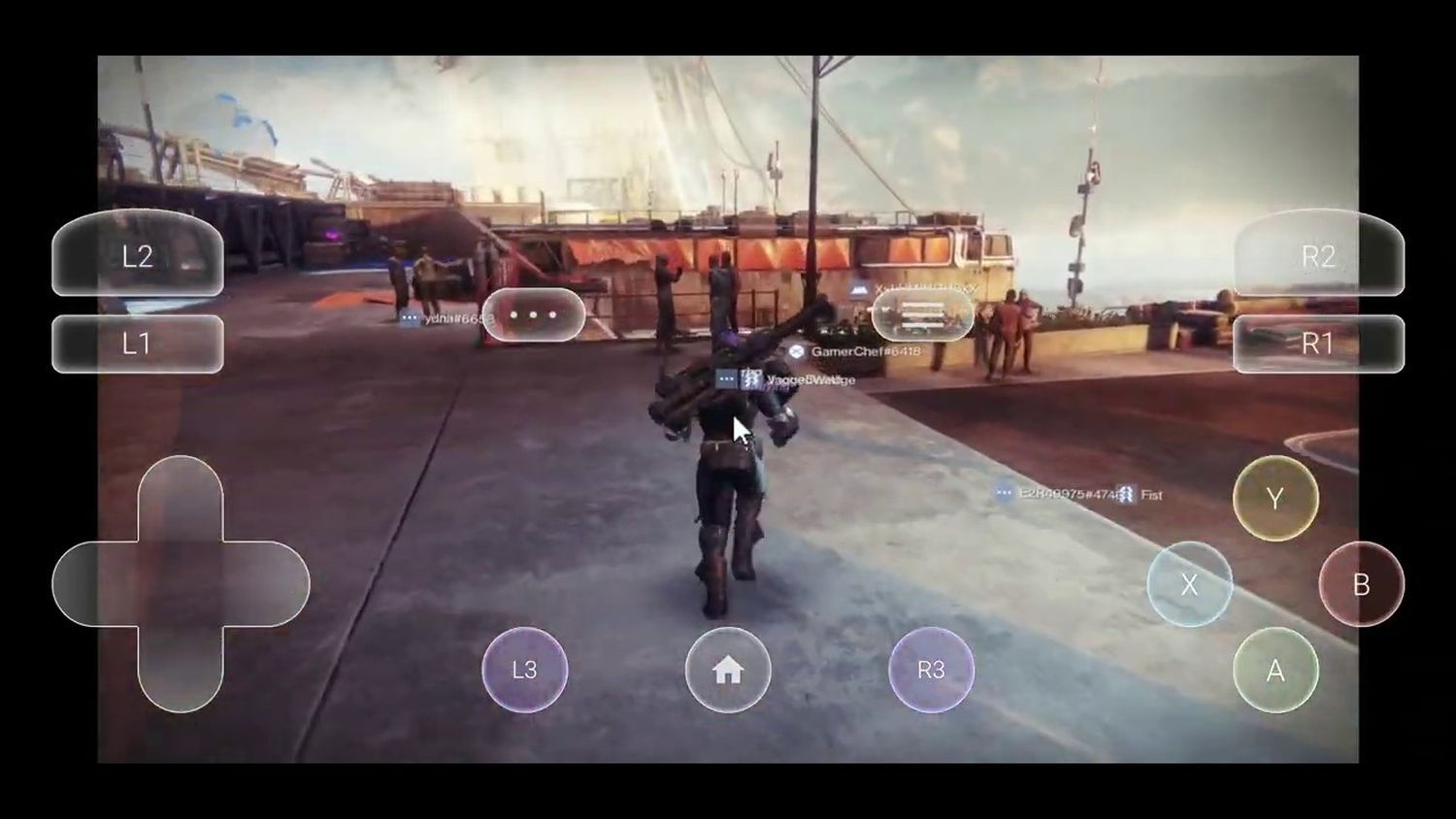Open the three-lines menu pill button
Image resolution: width=1456 pixels, height=819 pixels.
pos(922,315)
